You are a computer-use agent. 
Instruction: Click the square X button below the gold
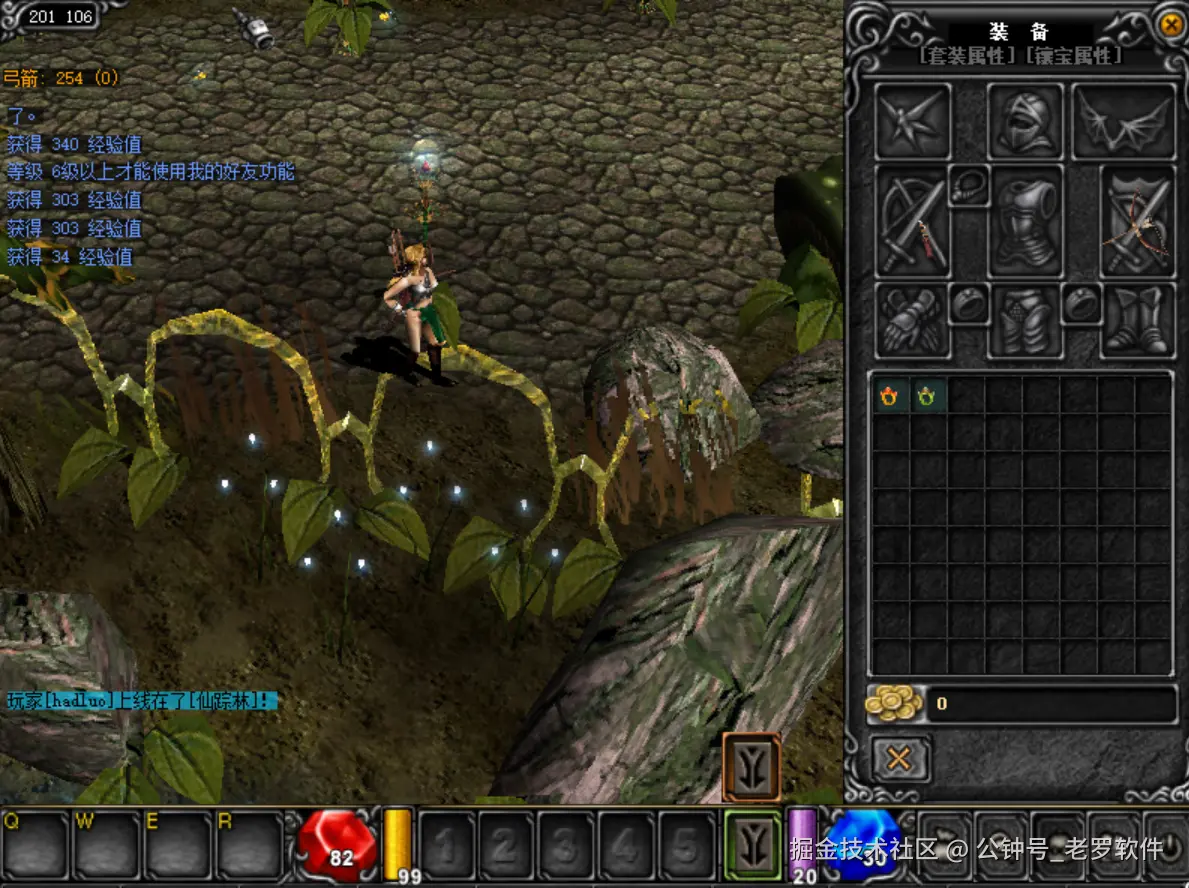click(899, 759)
